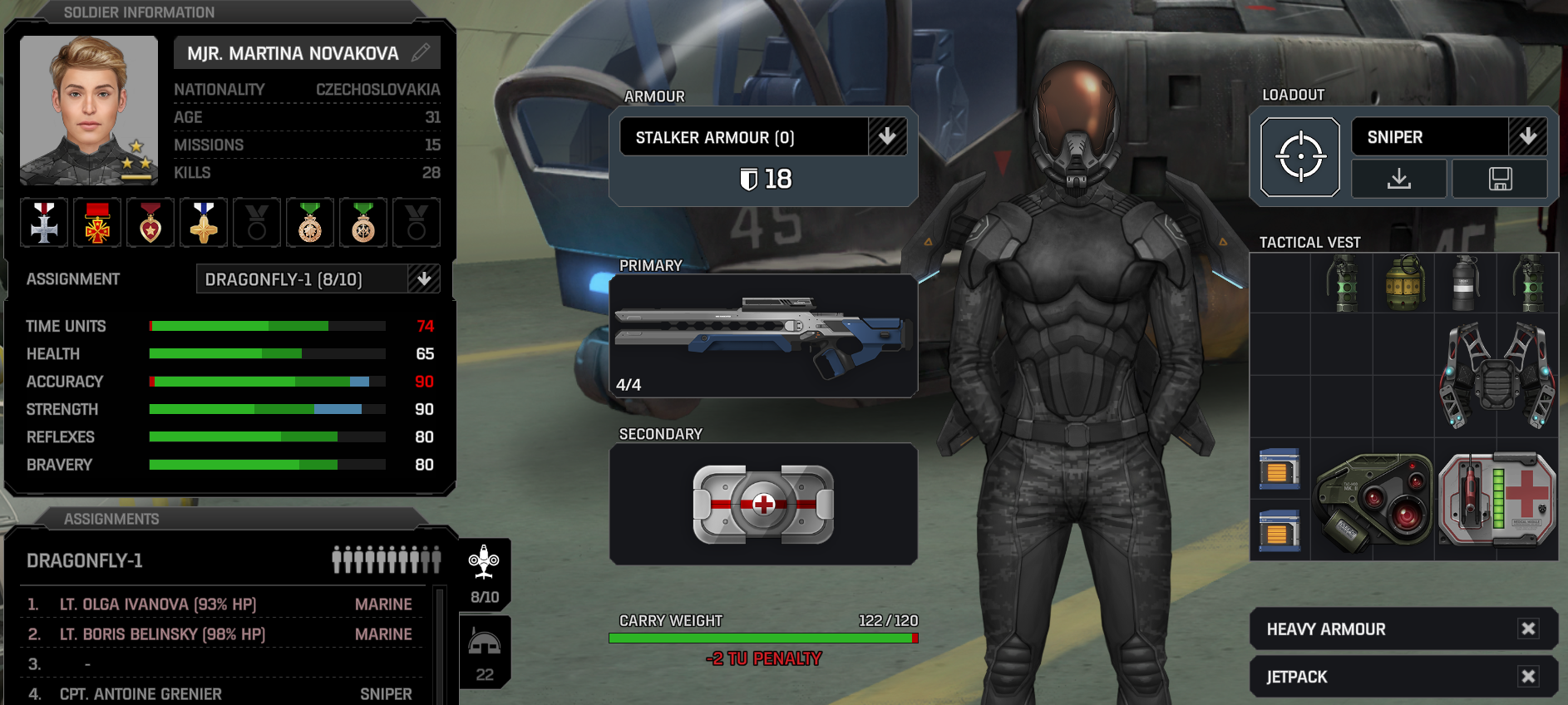Screen dimensions: 1568x705
Task: Select the secondary medikit slot
Action: [763, 504]
